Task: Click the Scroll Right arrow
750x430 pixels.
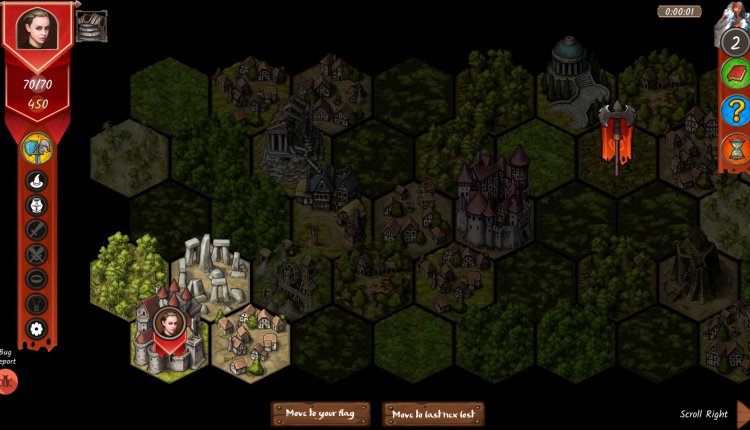Action: point(742,414)
